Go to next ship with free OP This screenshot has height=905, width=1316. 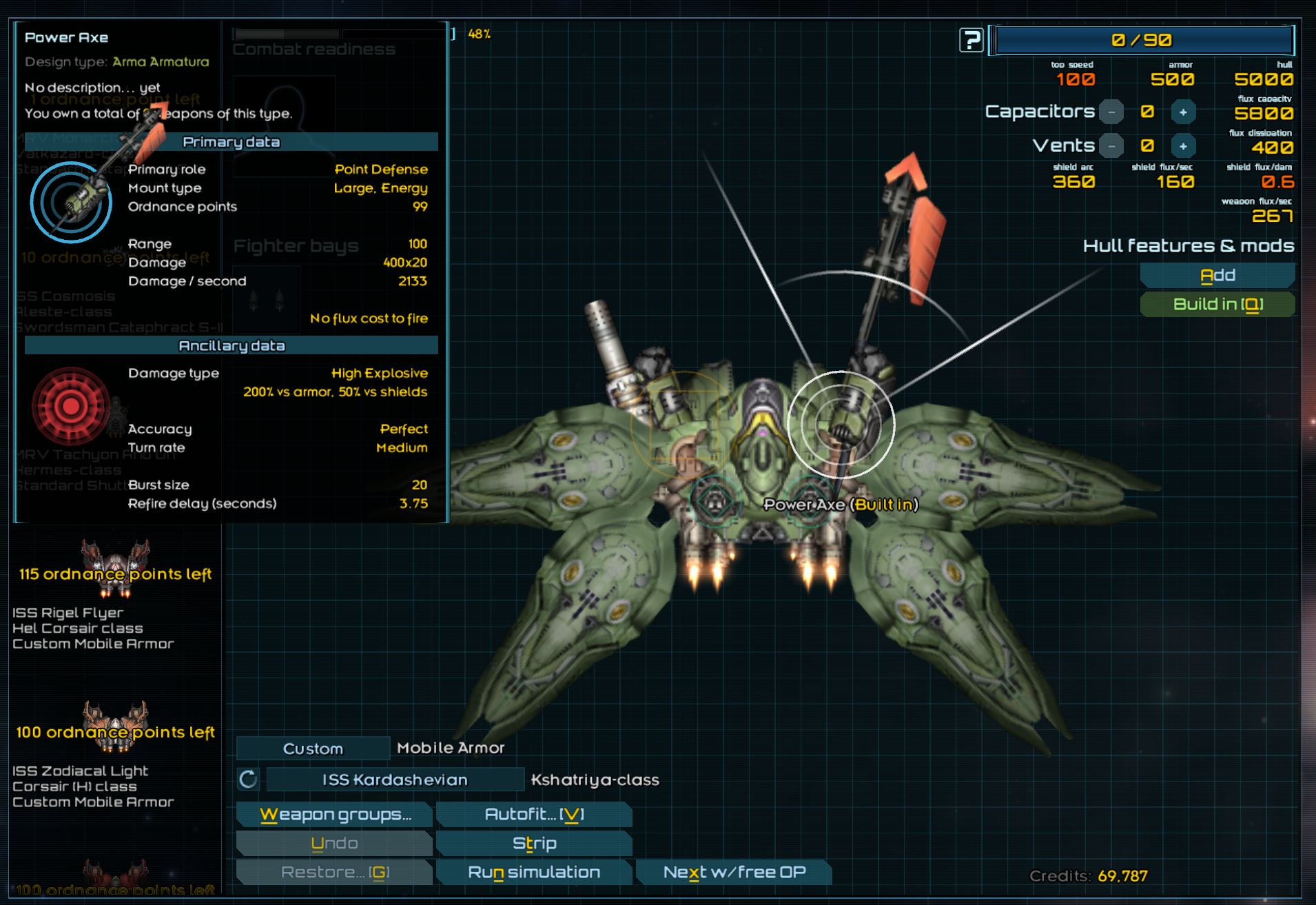(x=734, y=872)
